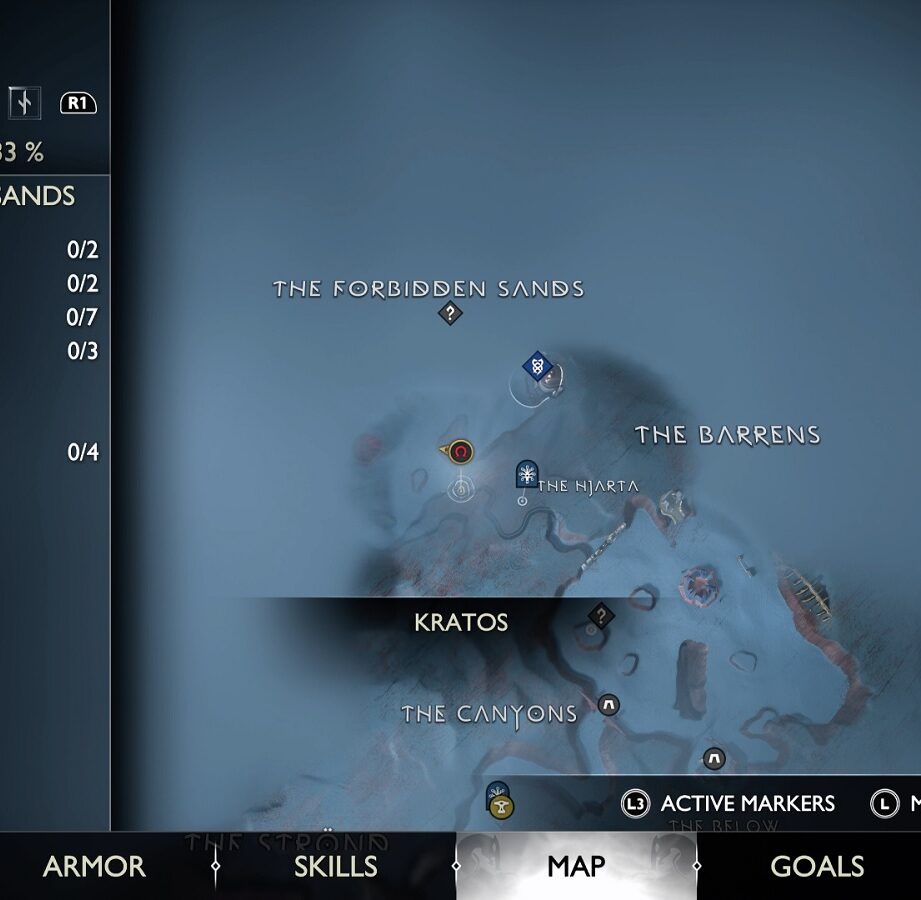
Task: Select the question mark marker below Forbidden Sands
Action: tap(450, 314)
